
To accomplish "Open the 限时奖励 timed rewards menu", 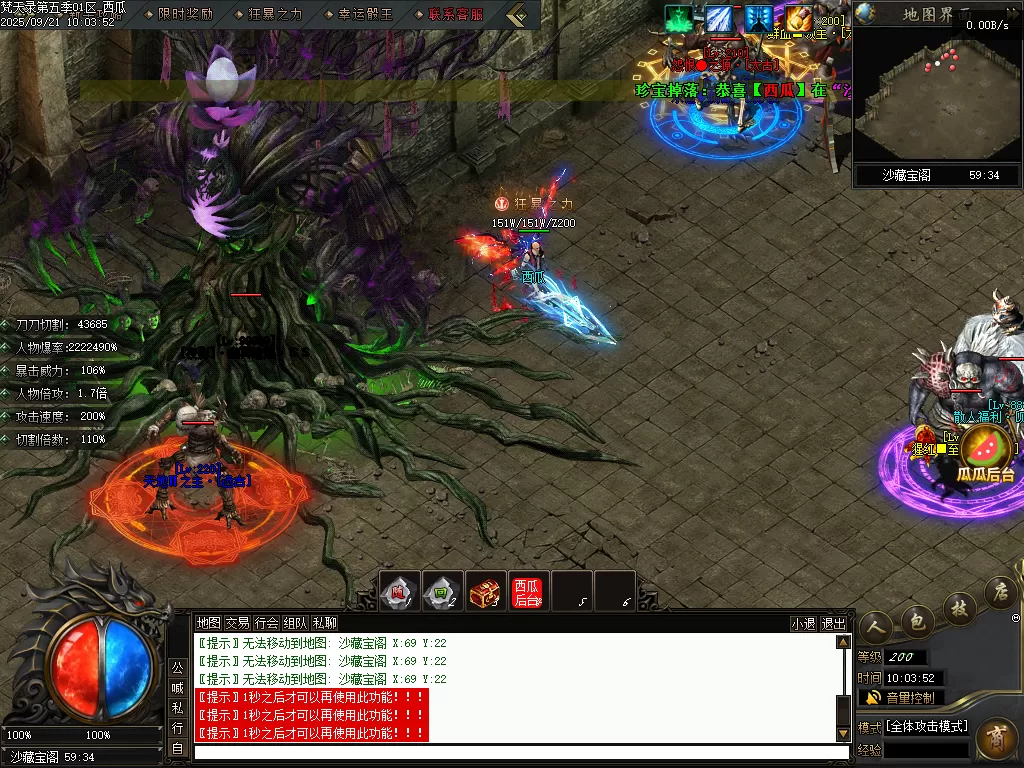I will [x=186, y=15].
